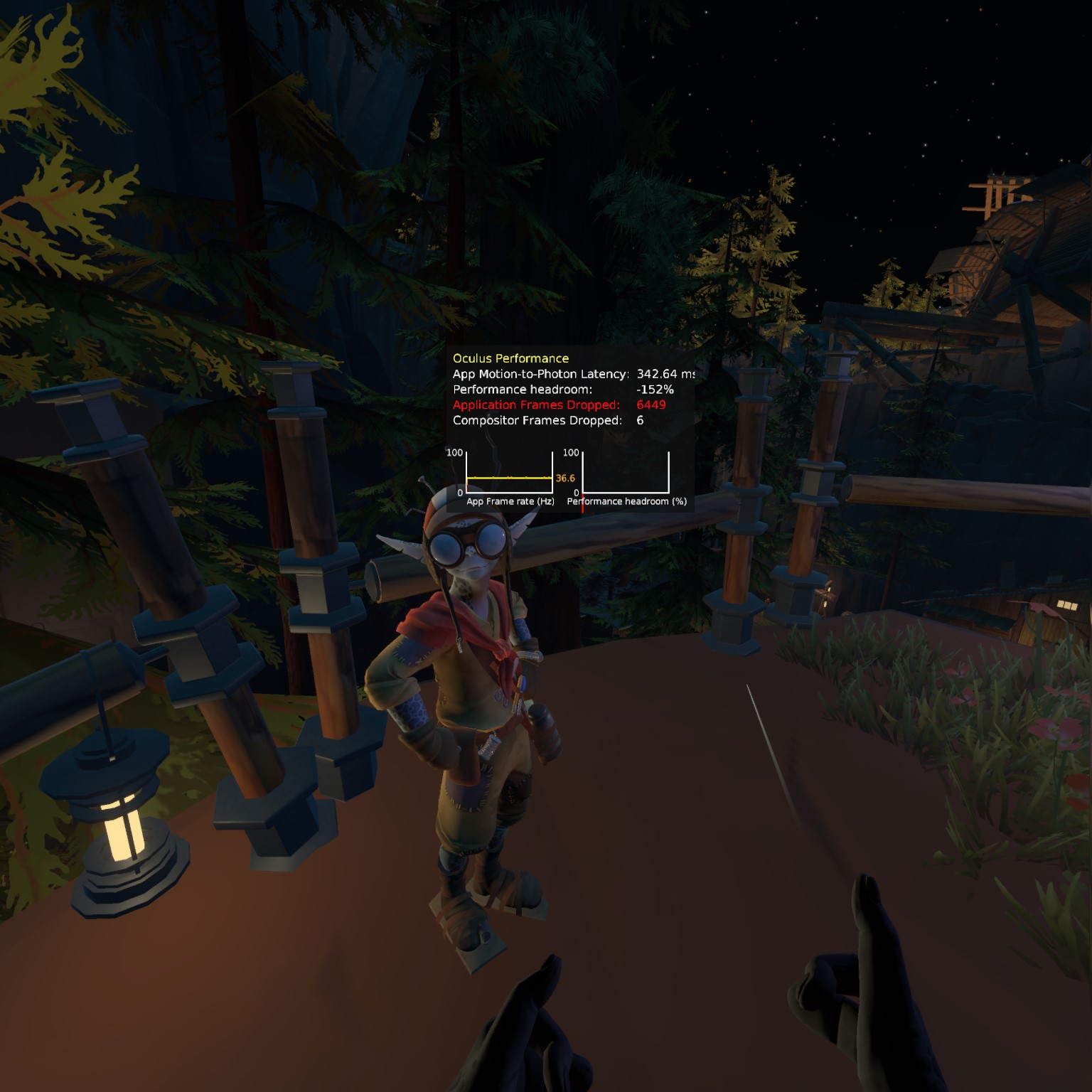Toggle the red marker on the headroom graph
Viewport: 1092px width, 1092px height.
pos(583,505)
